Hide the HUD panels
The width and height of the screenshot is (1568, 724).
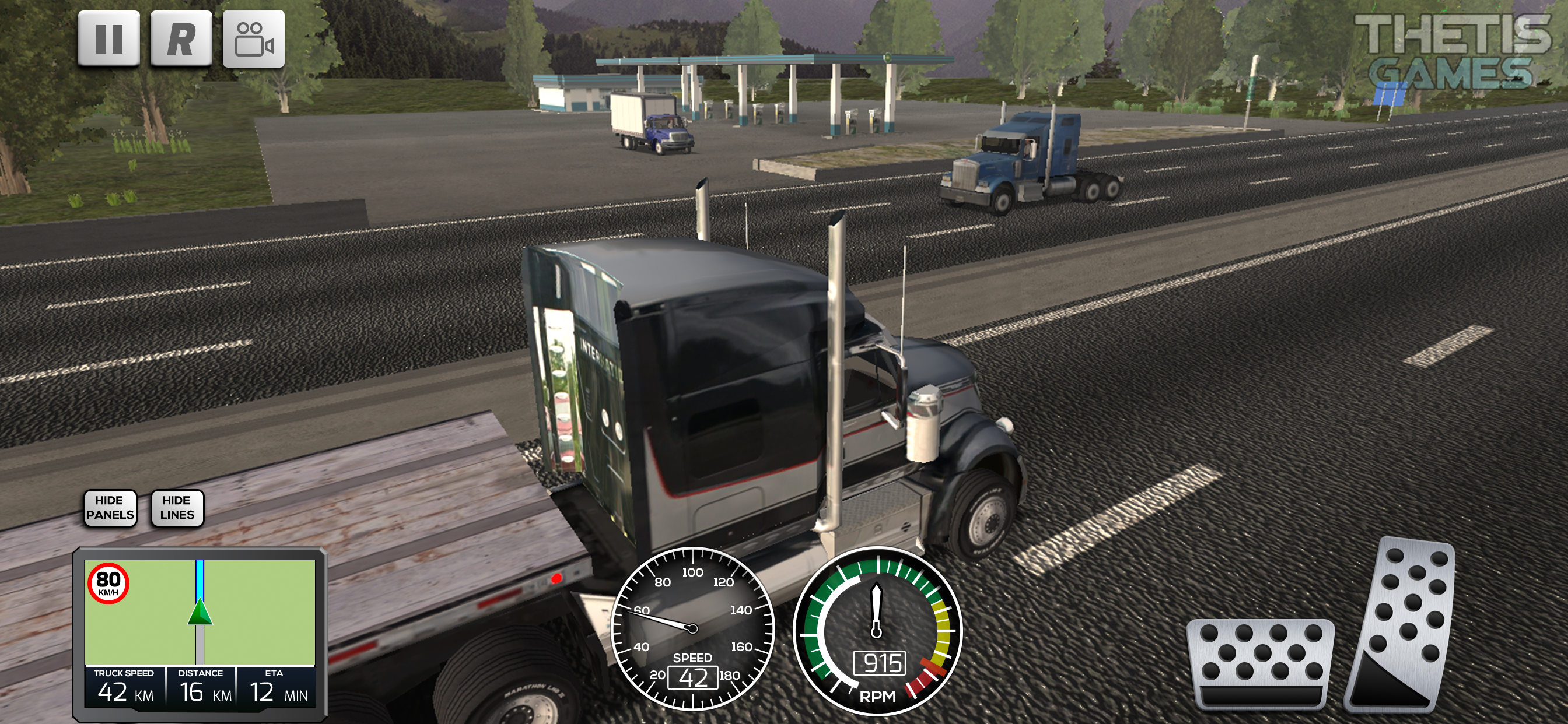110,507
